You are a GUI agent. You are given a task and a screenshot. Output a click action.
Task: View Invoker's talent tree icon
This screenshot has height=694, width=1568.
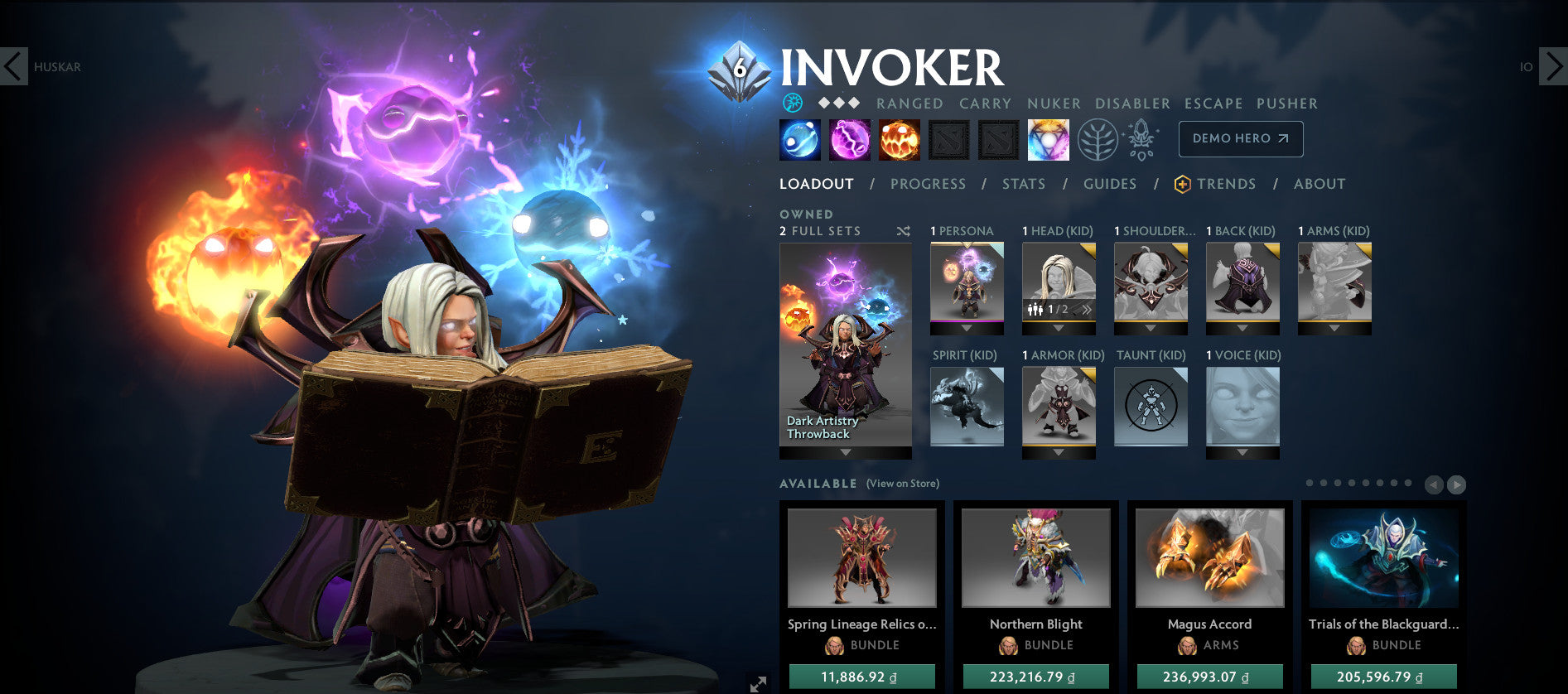coord(1099,138)
